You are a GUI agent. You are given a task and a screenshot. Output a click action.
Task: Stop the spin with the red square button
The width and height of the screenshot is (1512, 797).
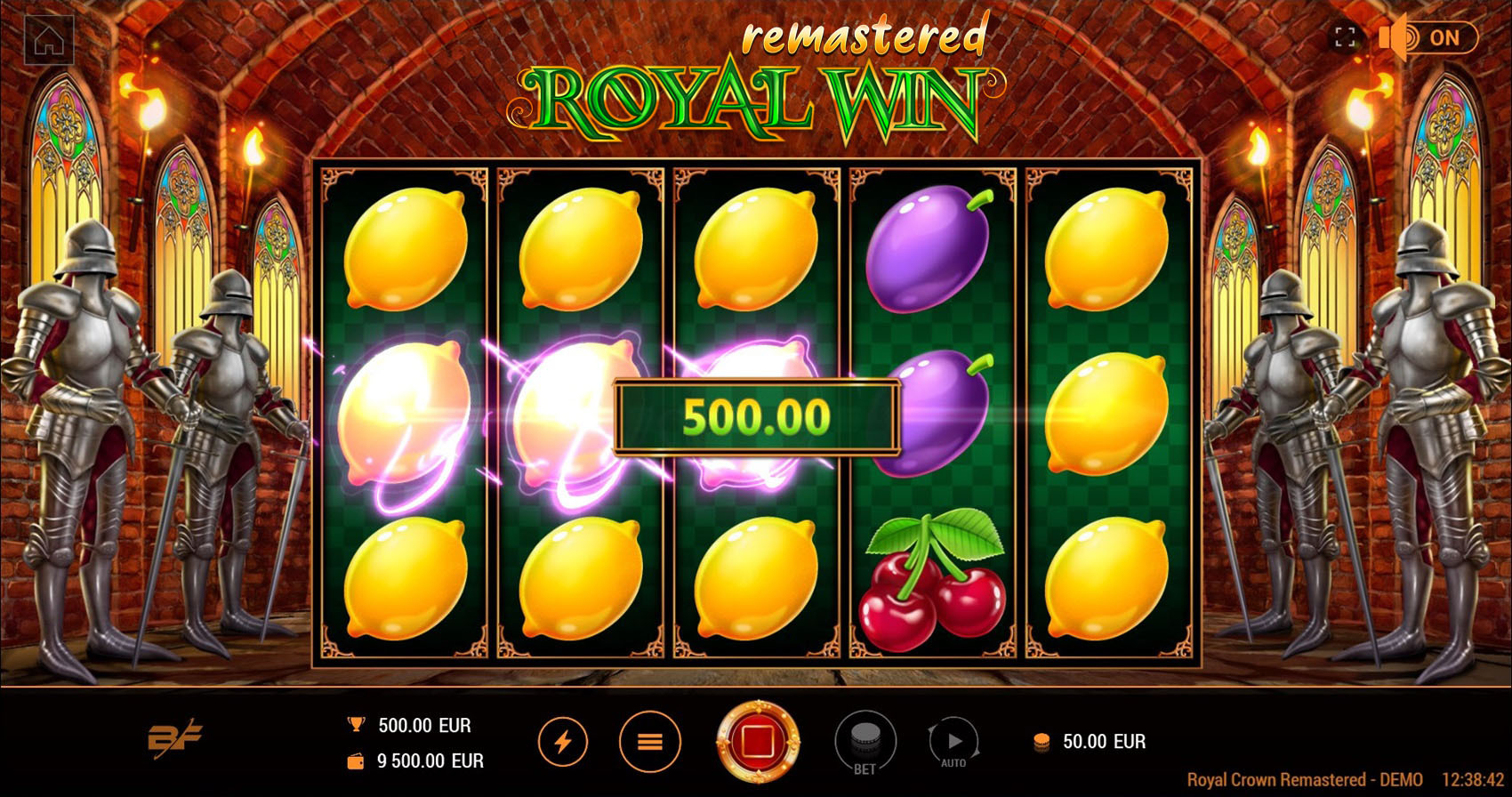757,740
